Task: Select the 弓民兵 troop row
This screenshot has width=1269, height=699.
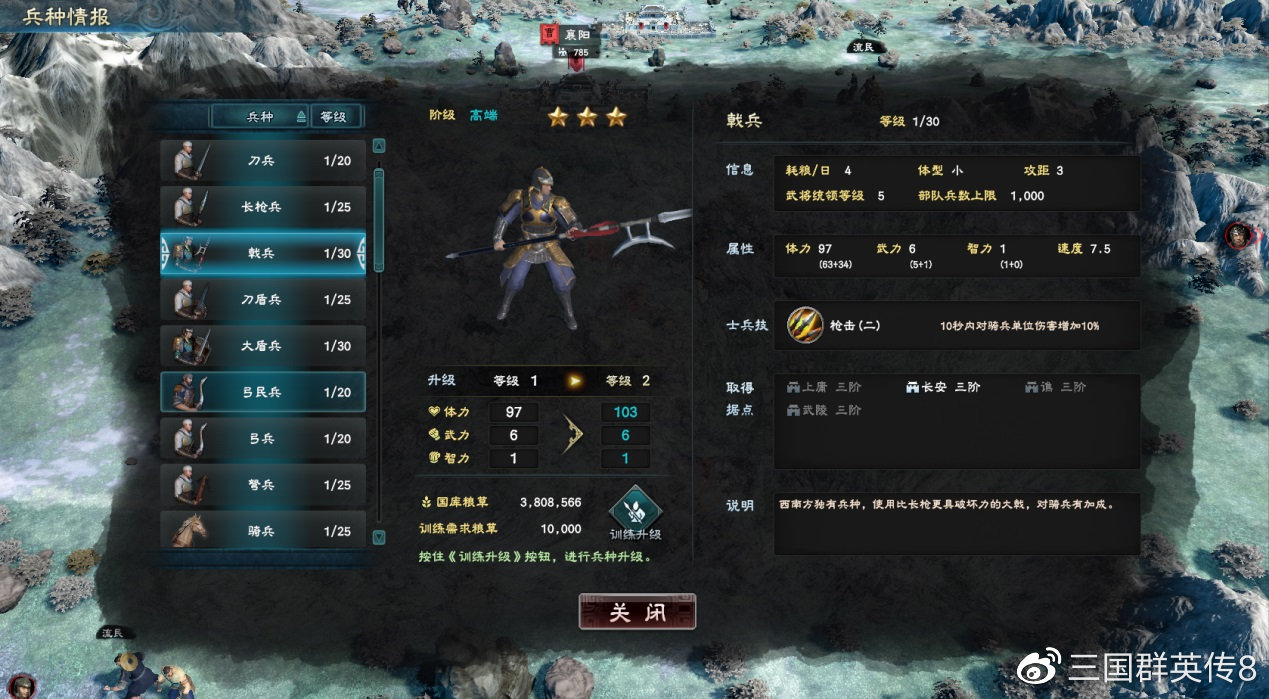Action: pos(263,392)
